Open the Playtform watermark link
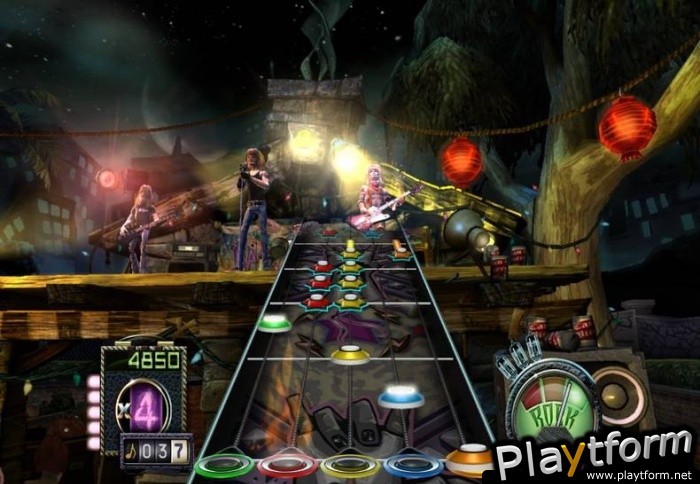 (x=594, y=458)
